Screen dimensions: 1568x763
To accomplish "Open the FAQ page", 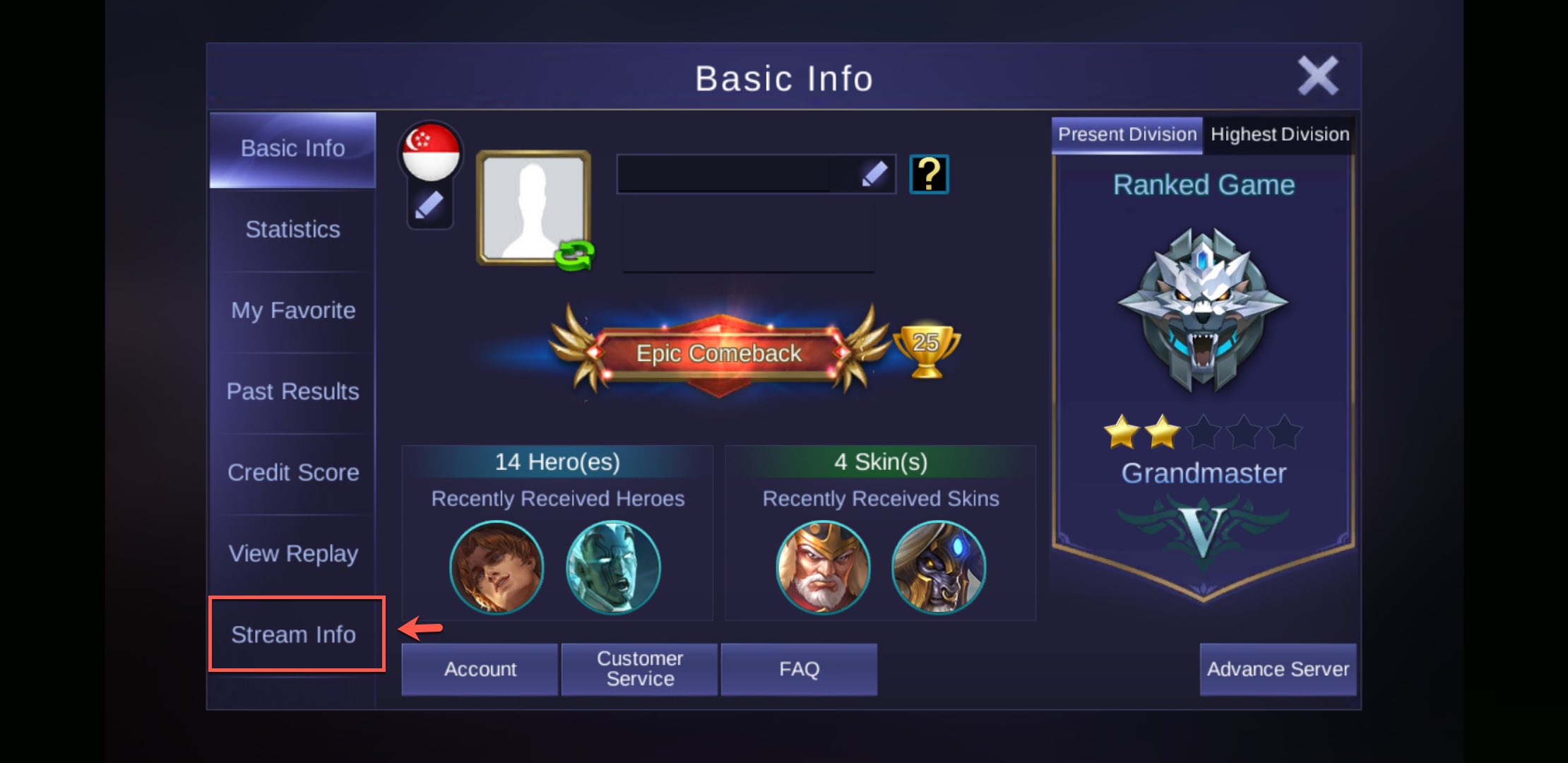I will 799,669.
